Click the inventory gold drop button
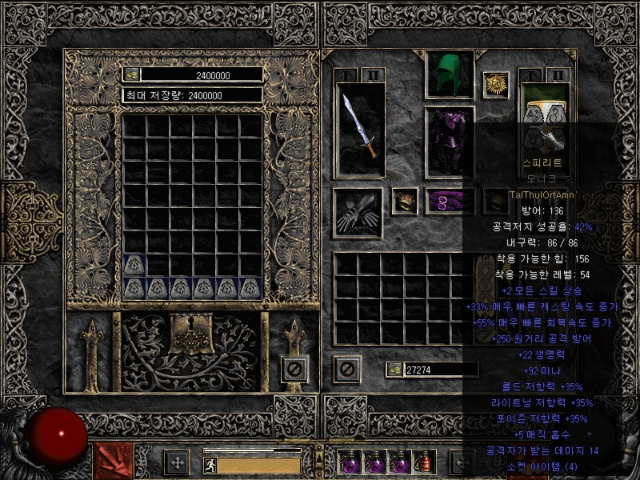 [x=395, y=370]
